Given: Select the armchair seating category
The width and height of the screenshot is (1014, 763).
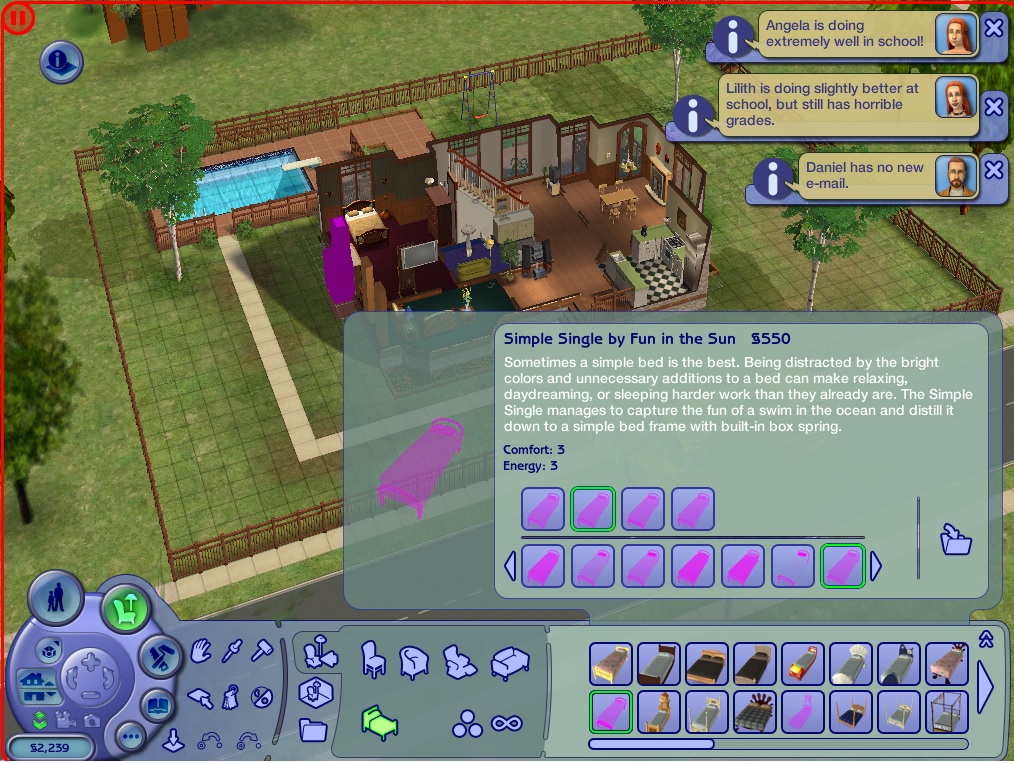Looking at the screenshot, I should (x=413, y=661).
